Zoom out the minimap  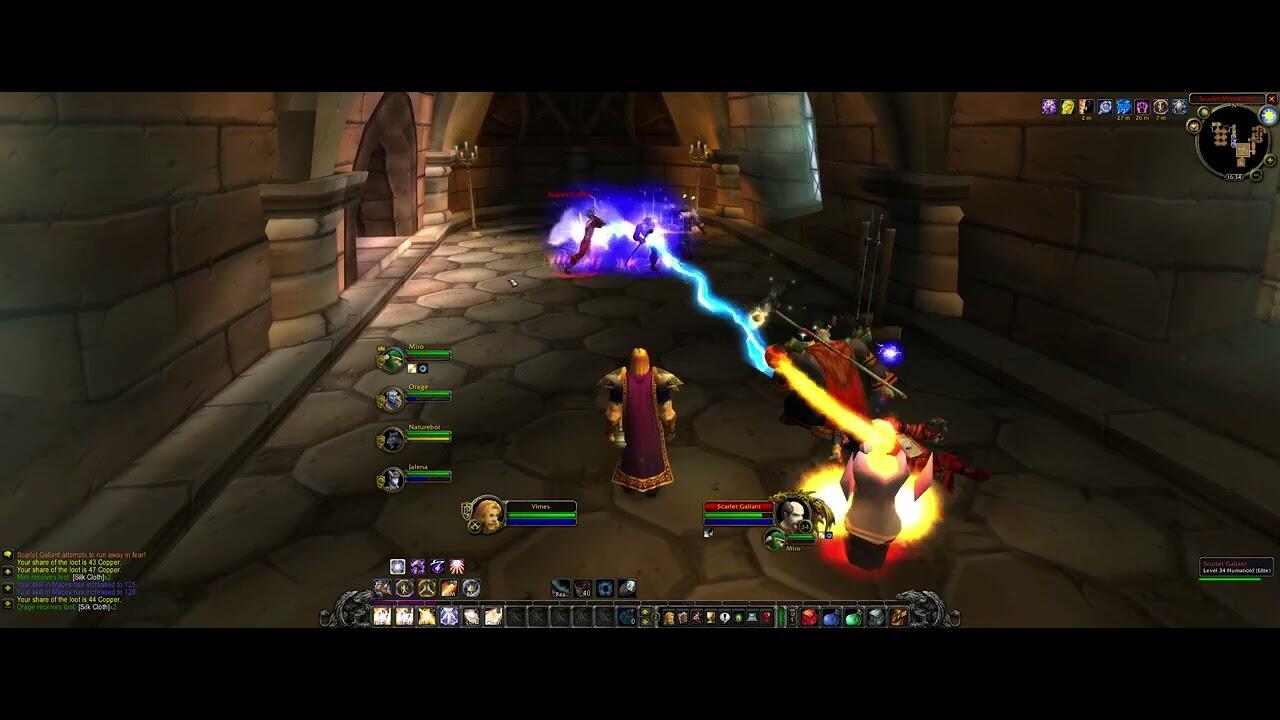[1257, 176]
